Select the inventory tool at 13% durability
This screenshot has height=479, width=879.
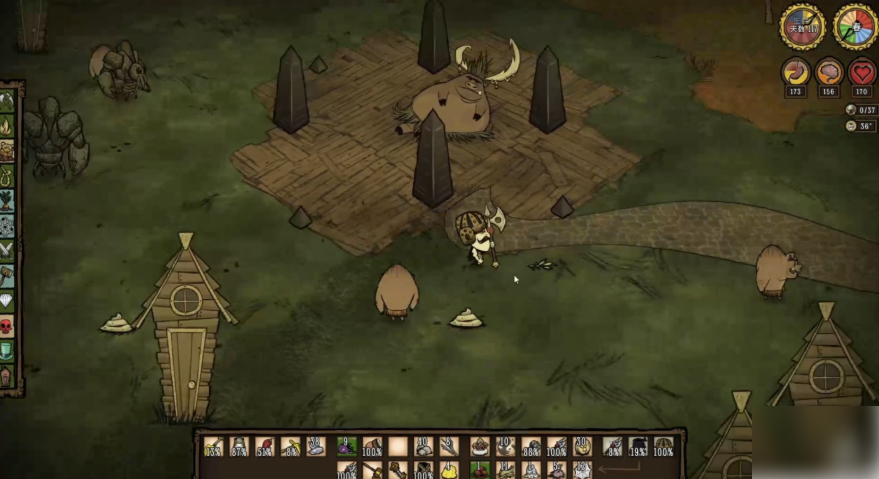pyautogui.click(x=213, y=446)
